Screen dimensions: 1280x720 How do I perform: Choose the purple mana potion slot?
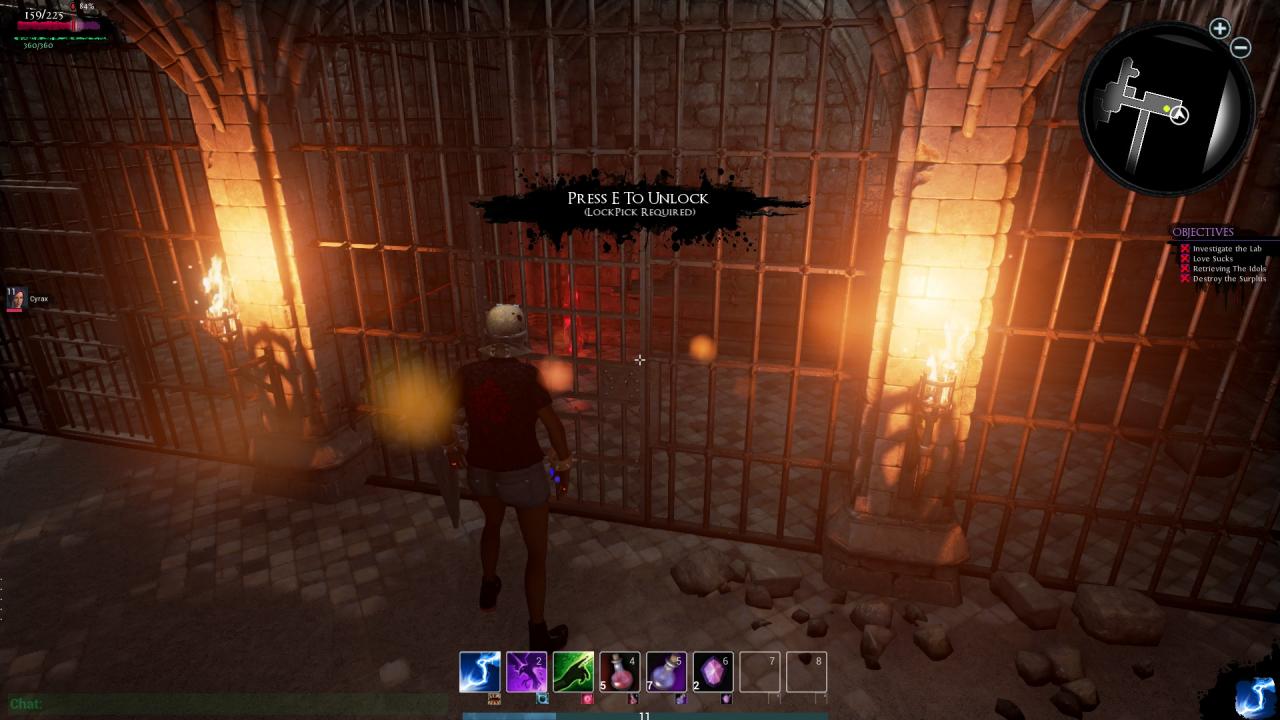[x=666, y=672]
